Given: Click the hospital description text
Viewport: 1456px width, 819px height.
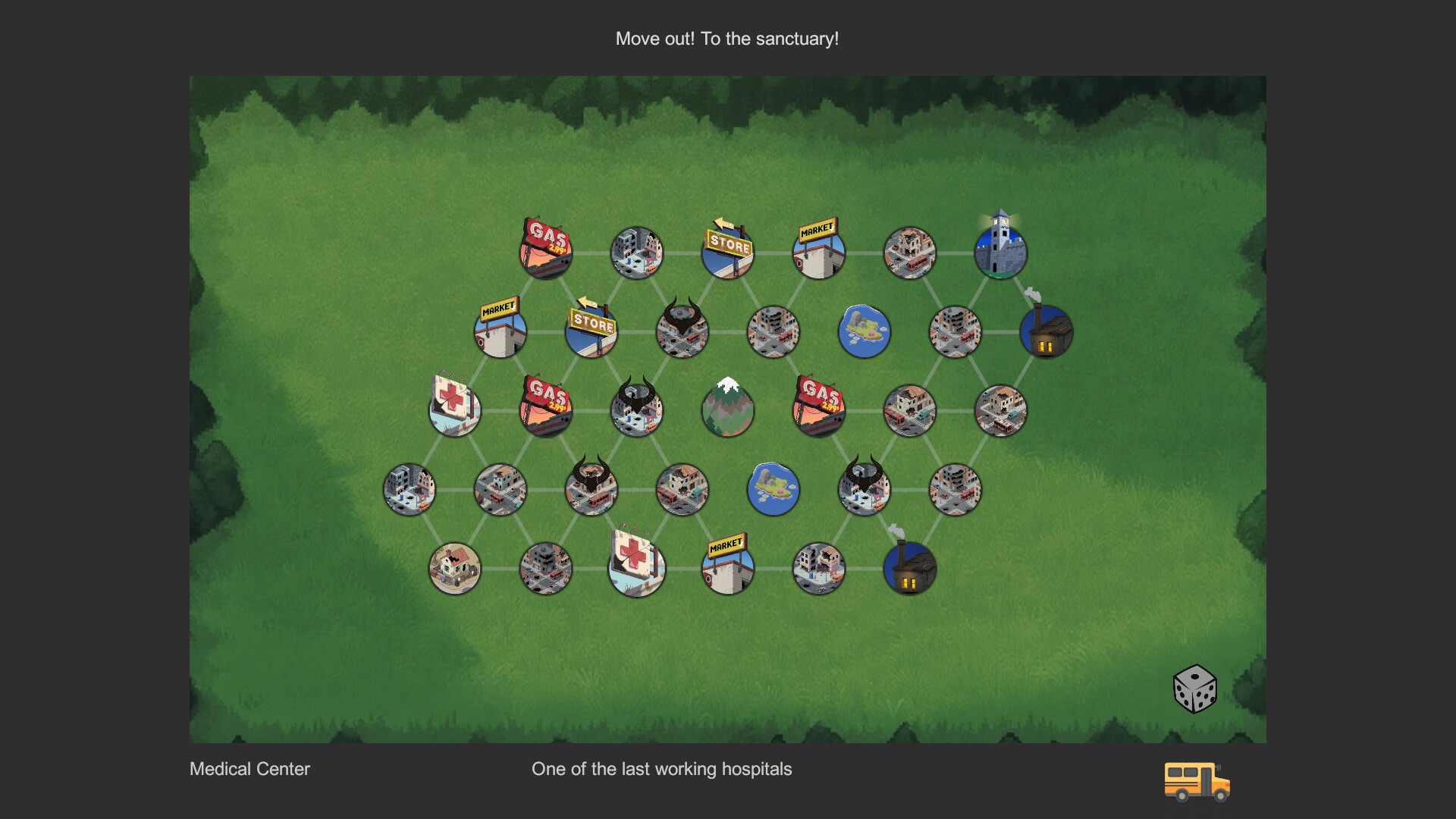Looking at the screenshot, I should coord(662,769).
